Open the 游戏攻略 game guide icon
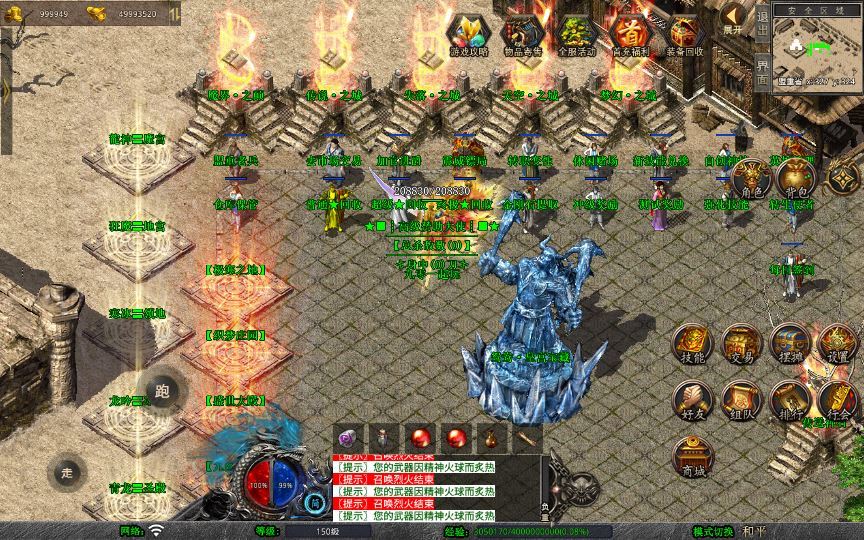The height and width of the screenshot is (540, 864). [467, 34]
